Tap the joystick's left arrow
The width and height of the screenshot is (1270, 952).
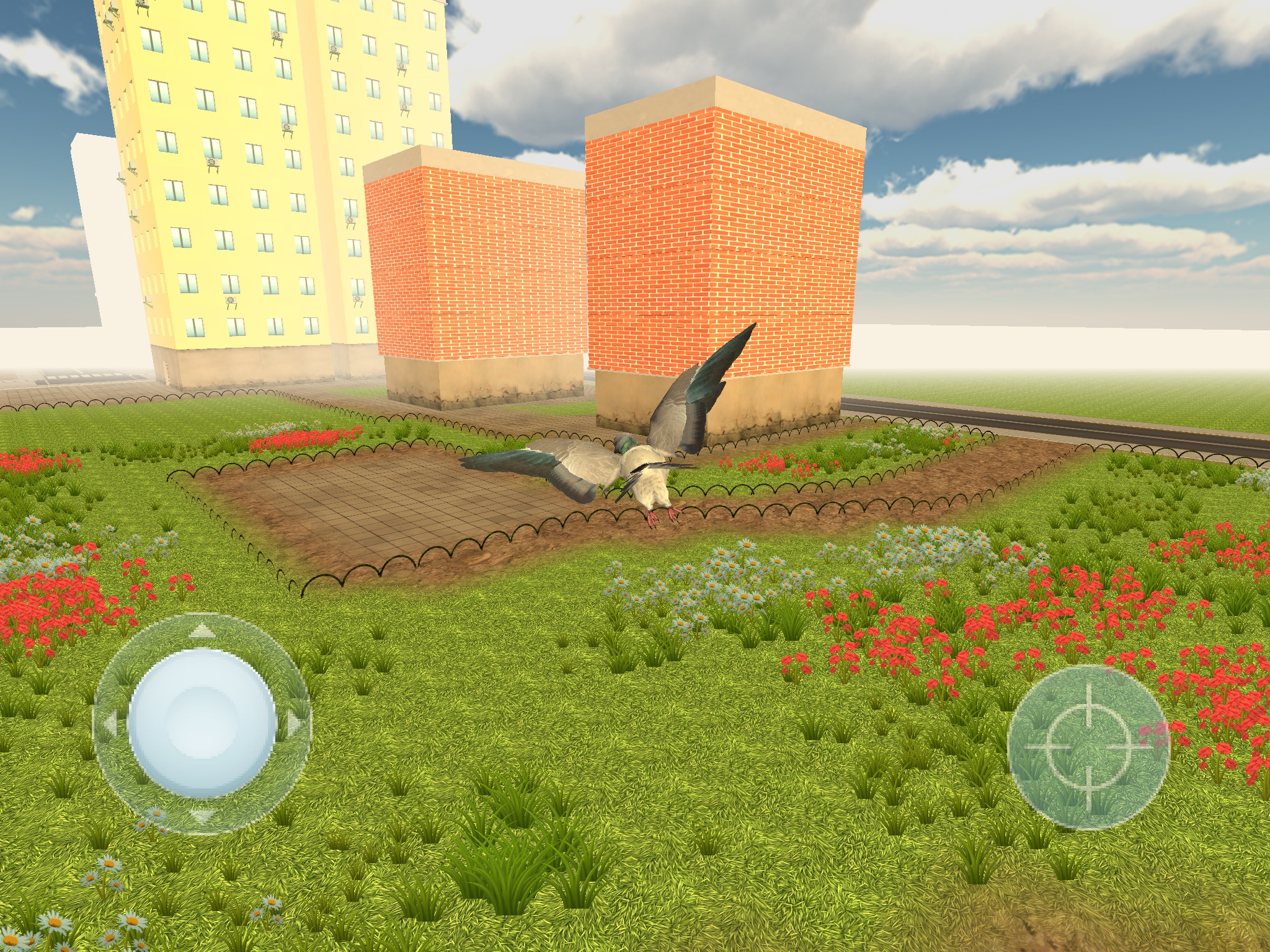pos(109,723)
